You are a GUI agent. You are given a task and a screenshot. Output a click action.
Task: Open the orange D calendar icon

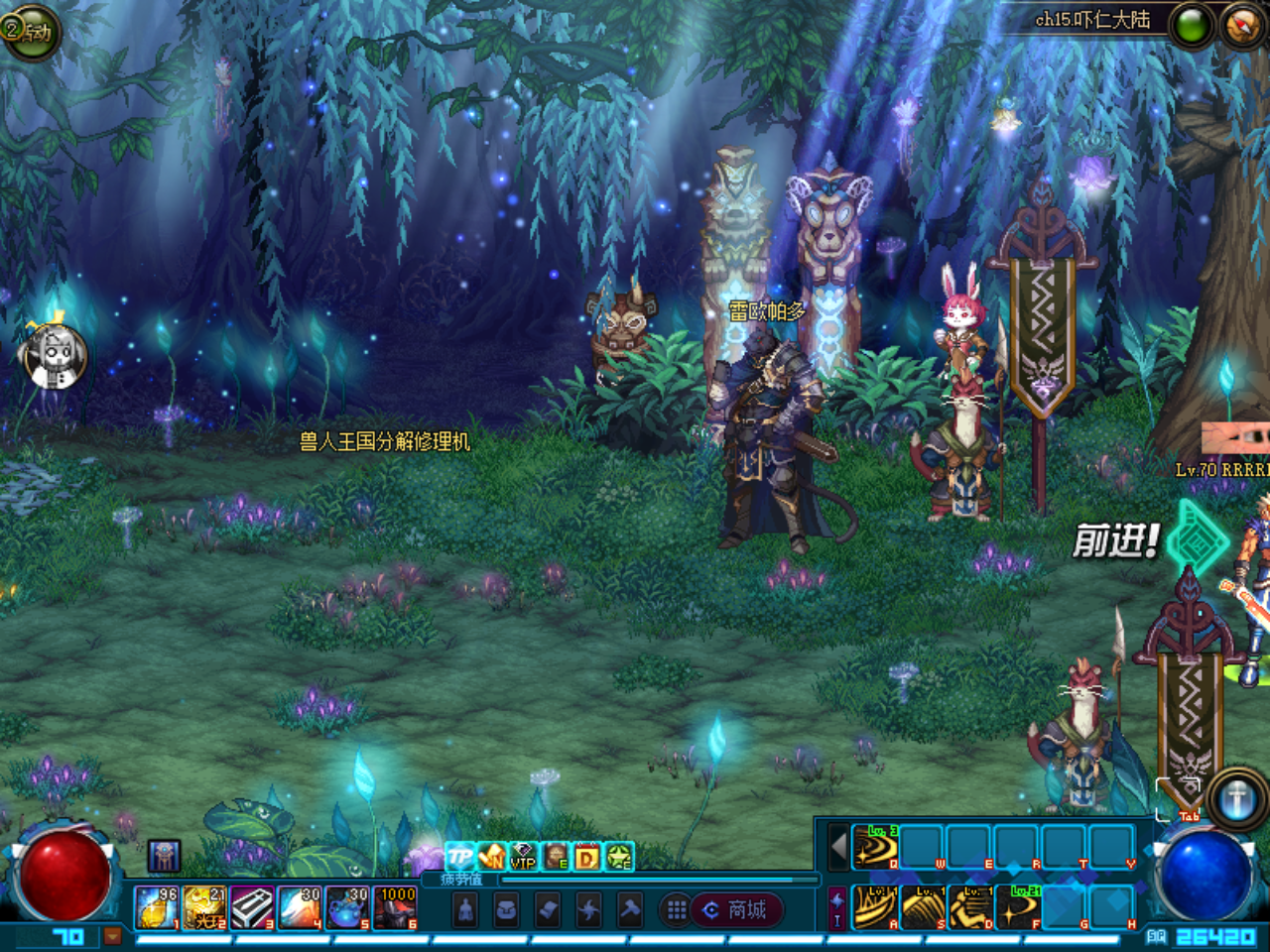587,856
